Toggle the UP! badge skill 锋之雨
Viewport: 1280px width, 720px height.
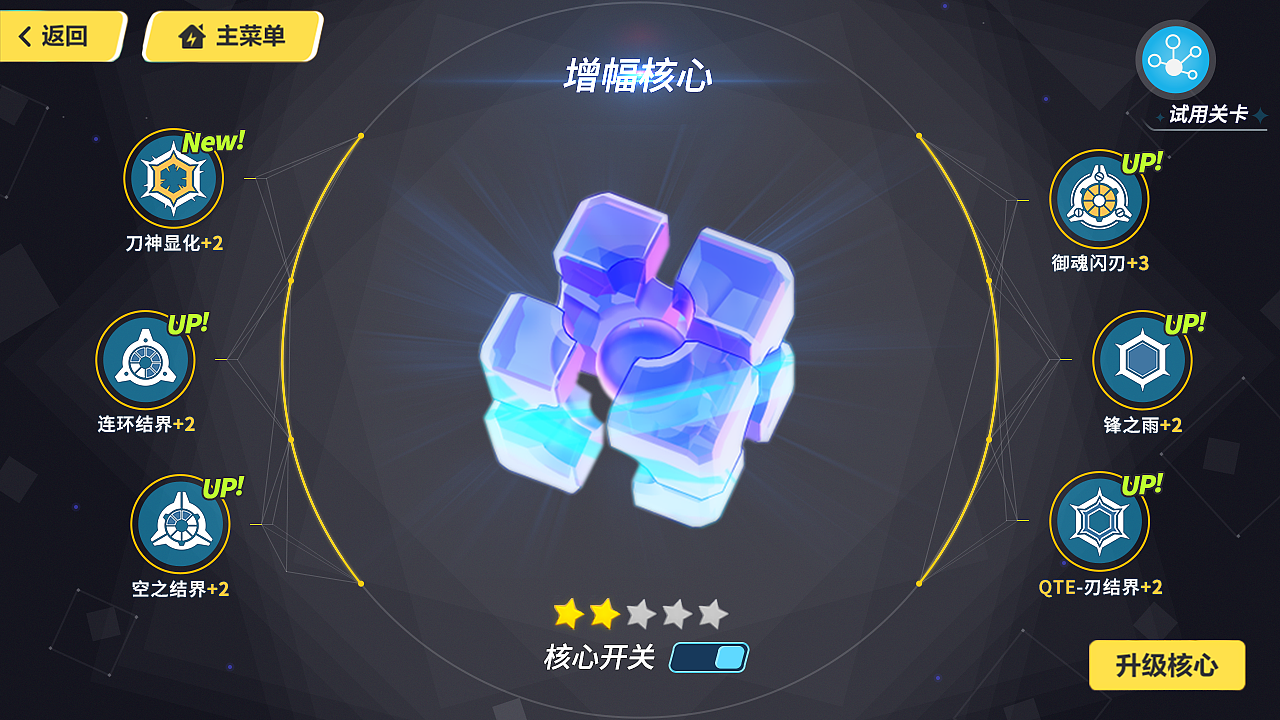(x=1142, y=360)
